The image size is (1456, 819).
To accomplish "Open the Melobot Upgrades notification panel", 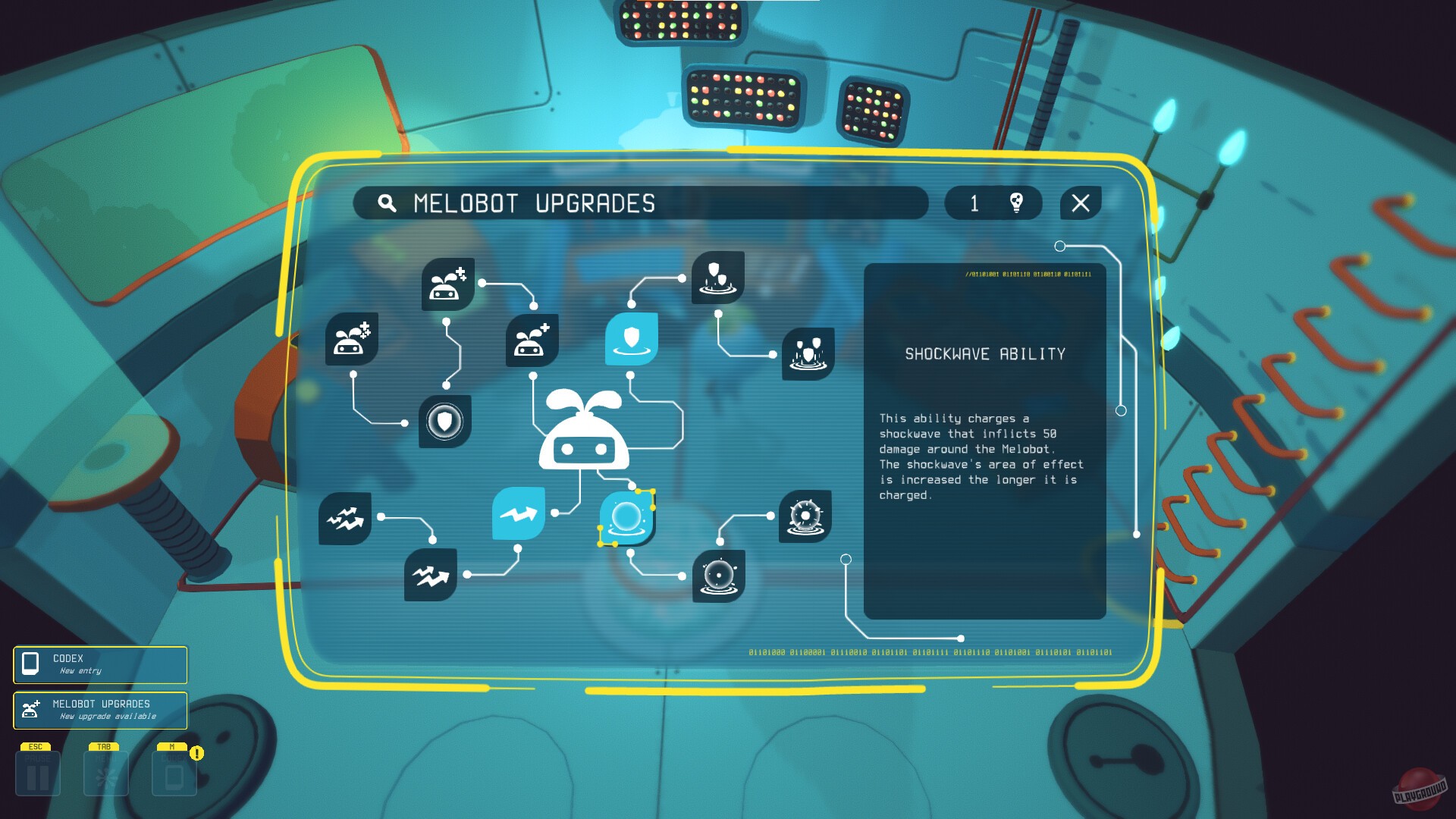I will (99, 711).
